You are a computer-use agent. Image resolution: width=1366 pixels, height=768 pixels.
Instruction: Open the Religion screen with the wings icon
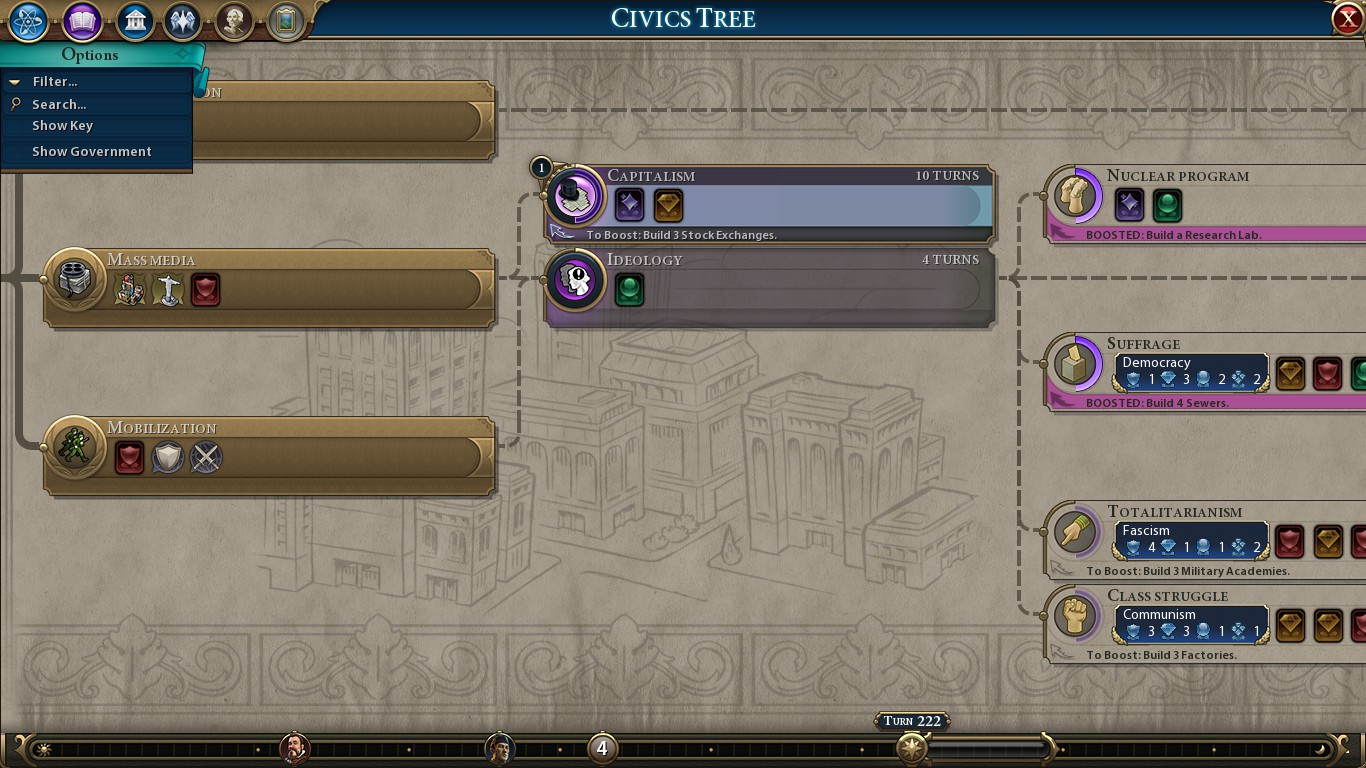(184, 20)
